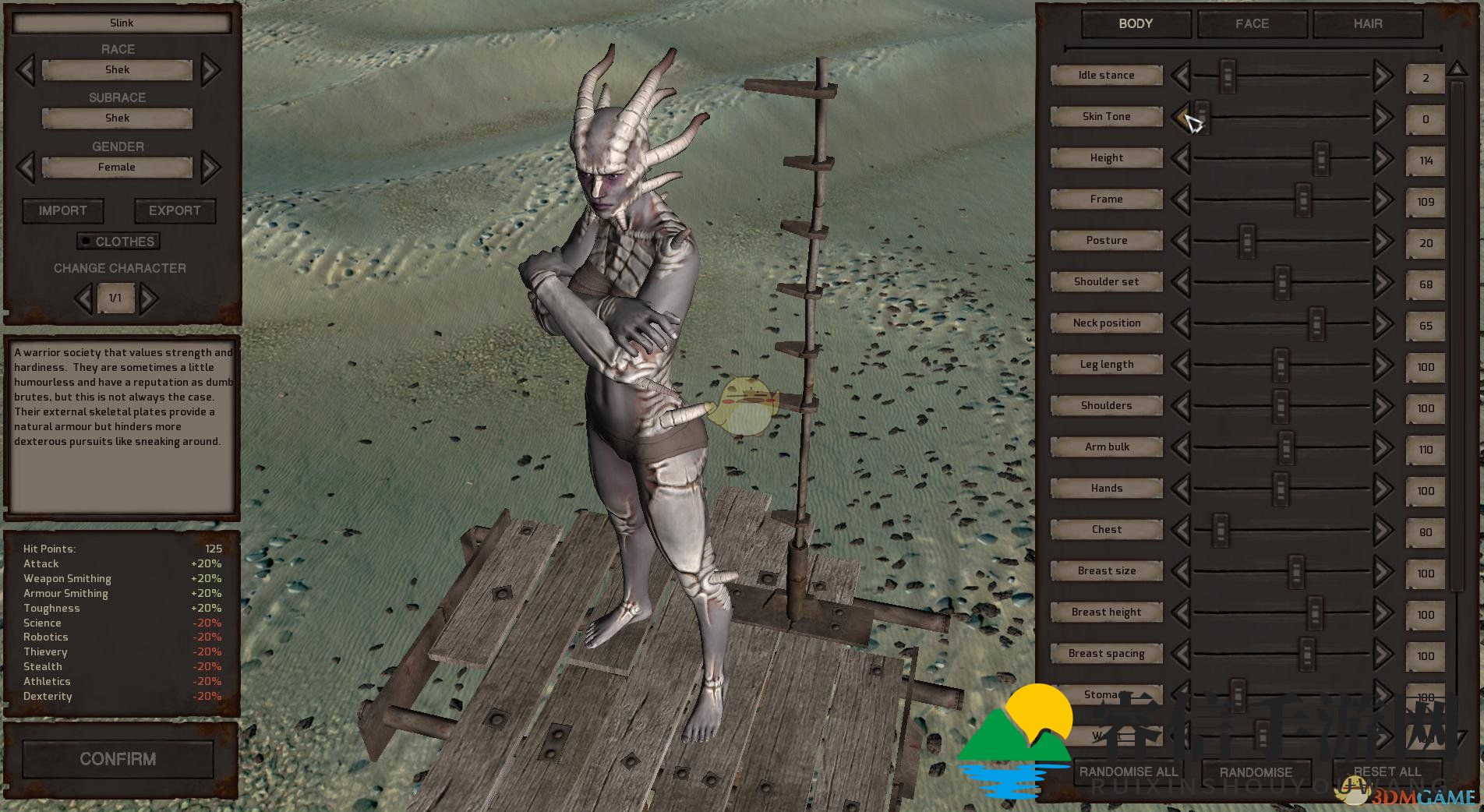Increase Posture with its right arrow

1383,242
